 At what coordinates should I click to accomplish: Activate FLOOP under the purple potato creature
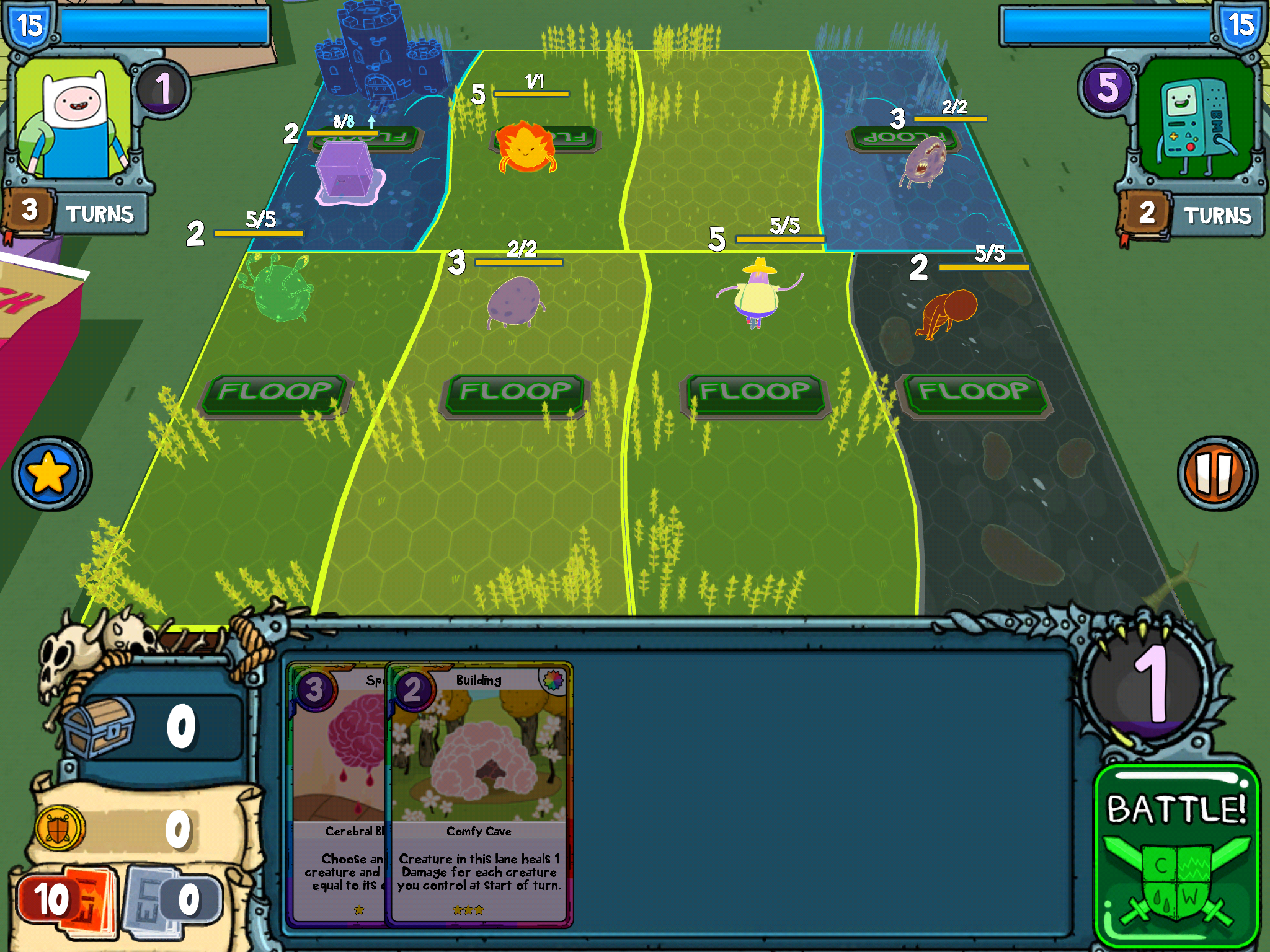[x=515, y=393]
